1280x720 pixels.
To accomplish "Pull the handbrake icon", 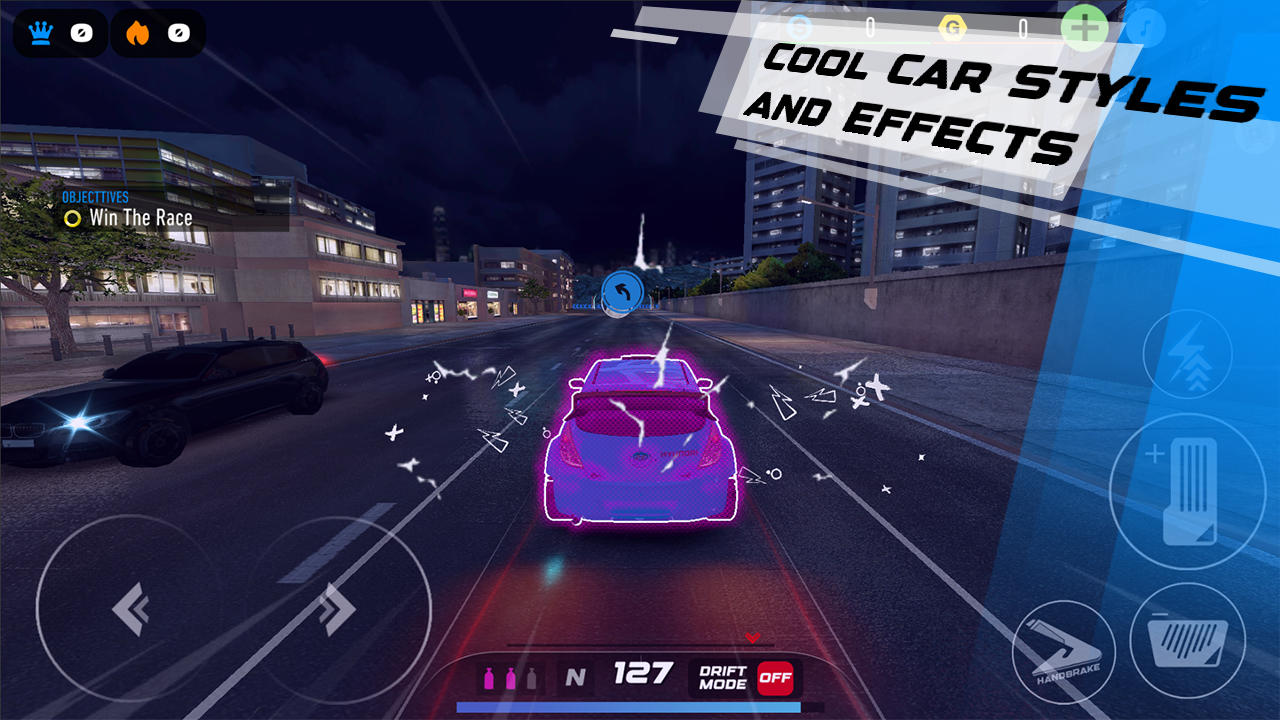I will [x=1066, y=650].
